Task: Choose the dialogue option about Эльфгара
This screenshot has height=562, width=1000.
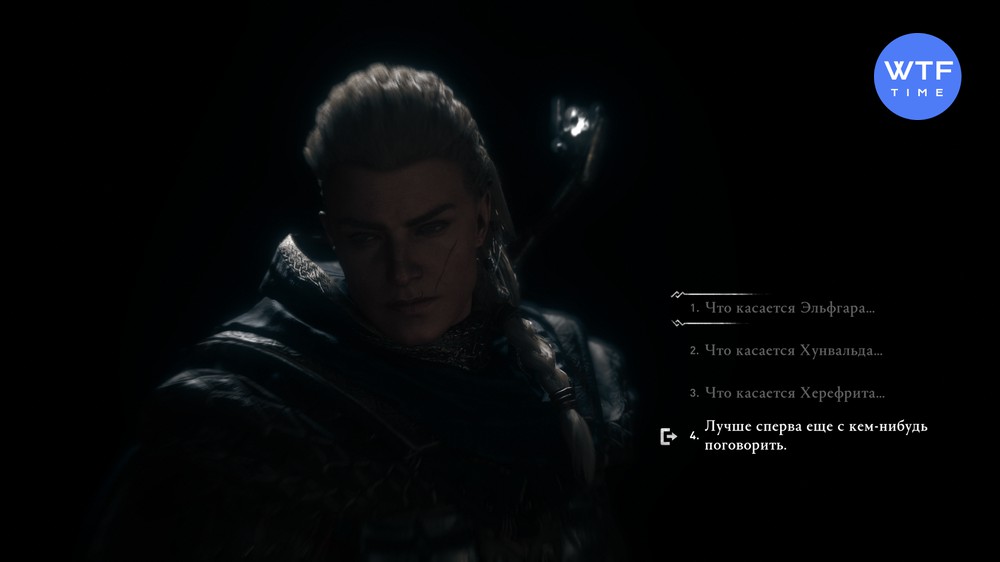Action: (x=789, y=308)
